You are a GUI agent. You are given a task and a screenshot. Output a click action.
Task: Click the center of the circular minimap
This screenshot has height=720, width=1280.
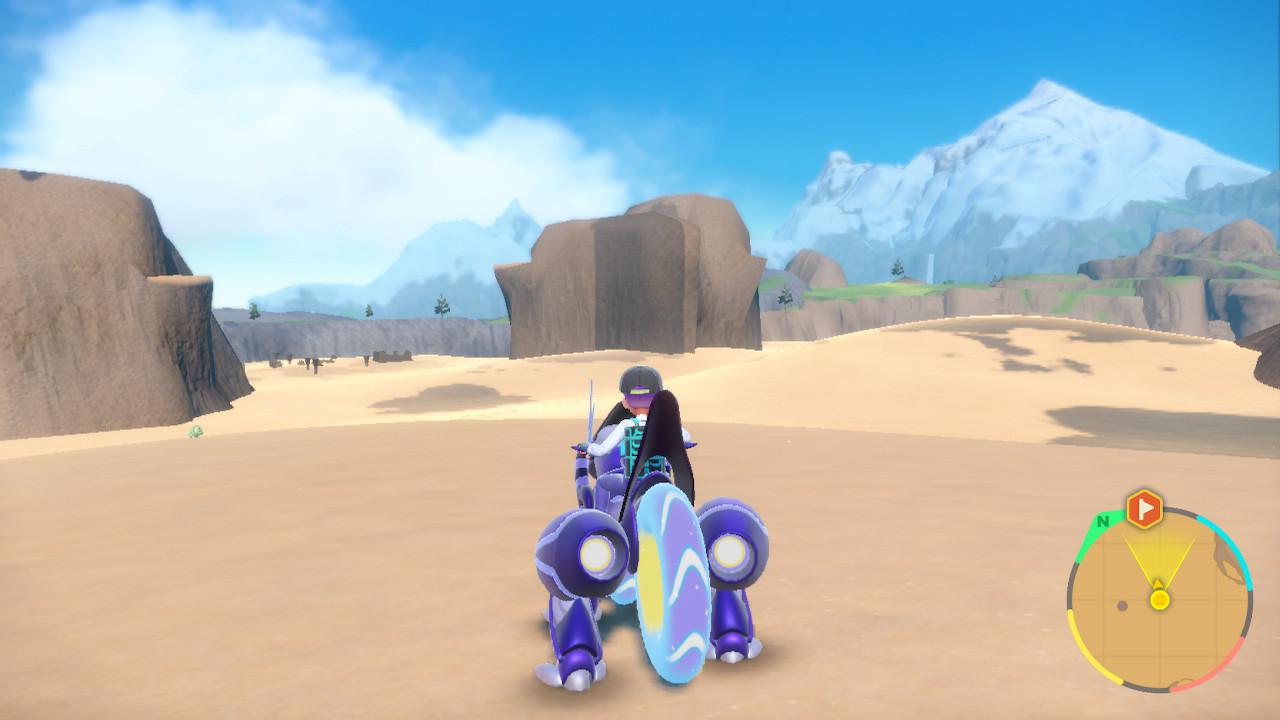tap(1160, 602)
